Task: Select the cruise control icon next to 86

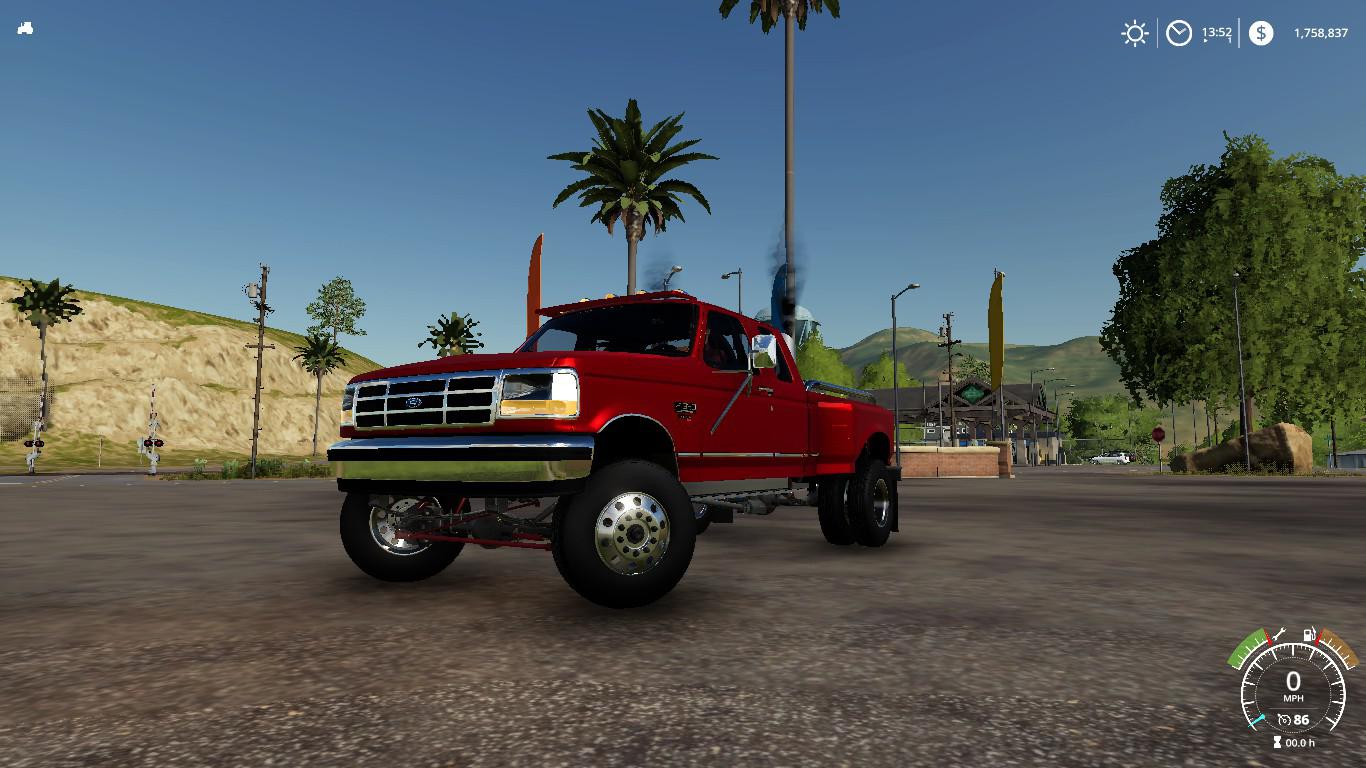Action: click(x=1285, y=719)
